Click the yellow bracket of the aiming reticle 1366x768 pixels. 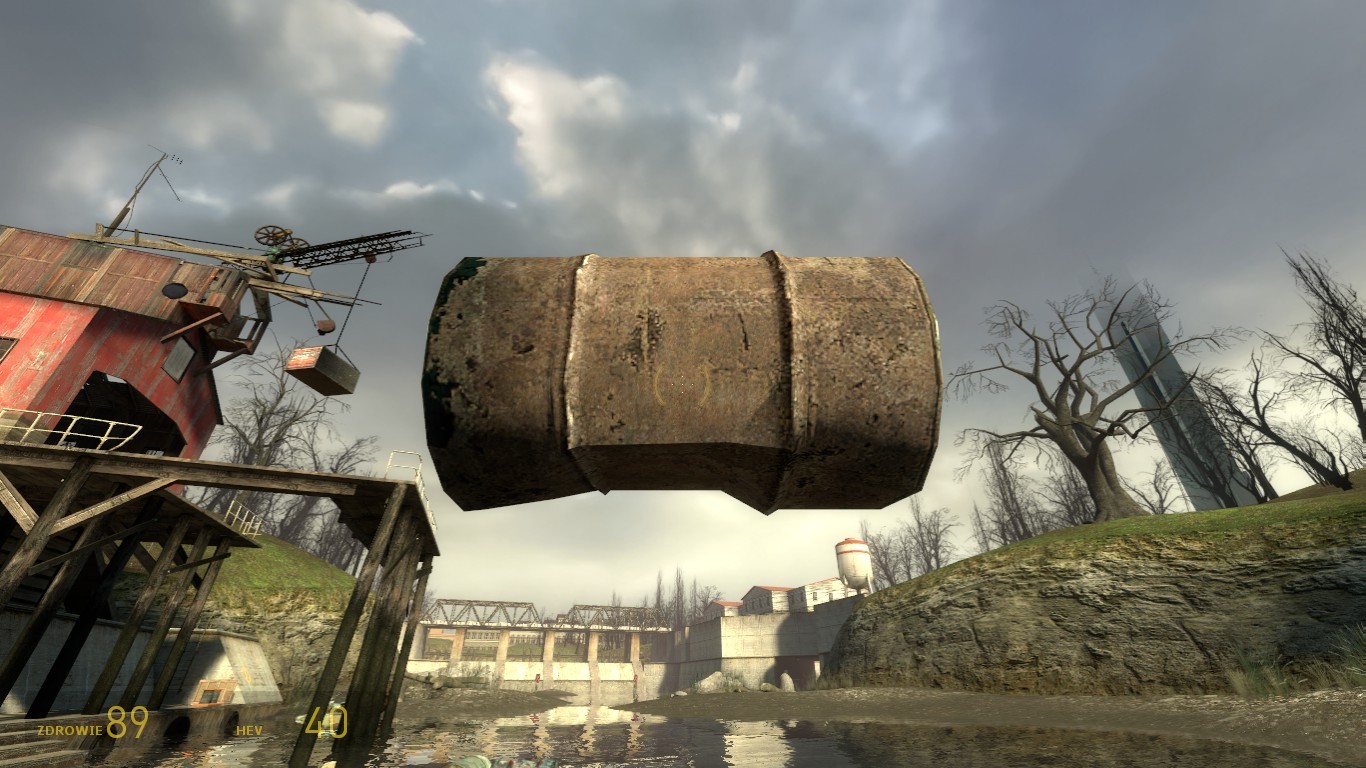tap(660, 384)
